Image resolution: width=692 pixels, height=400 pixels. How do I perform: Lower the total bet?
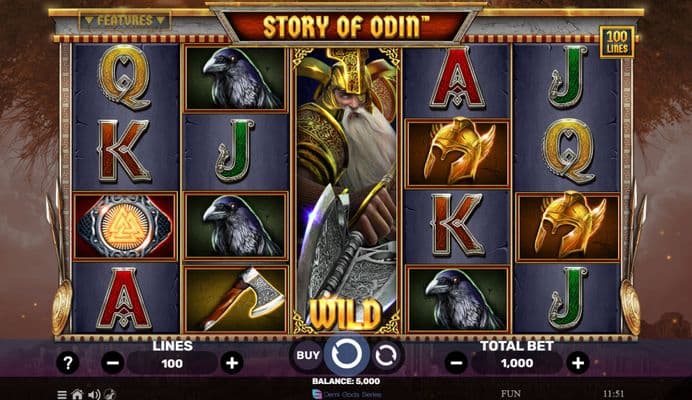(456, 363)
